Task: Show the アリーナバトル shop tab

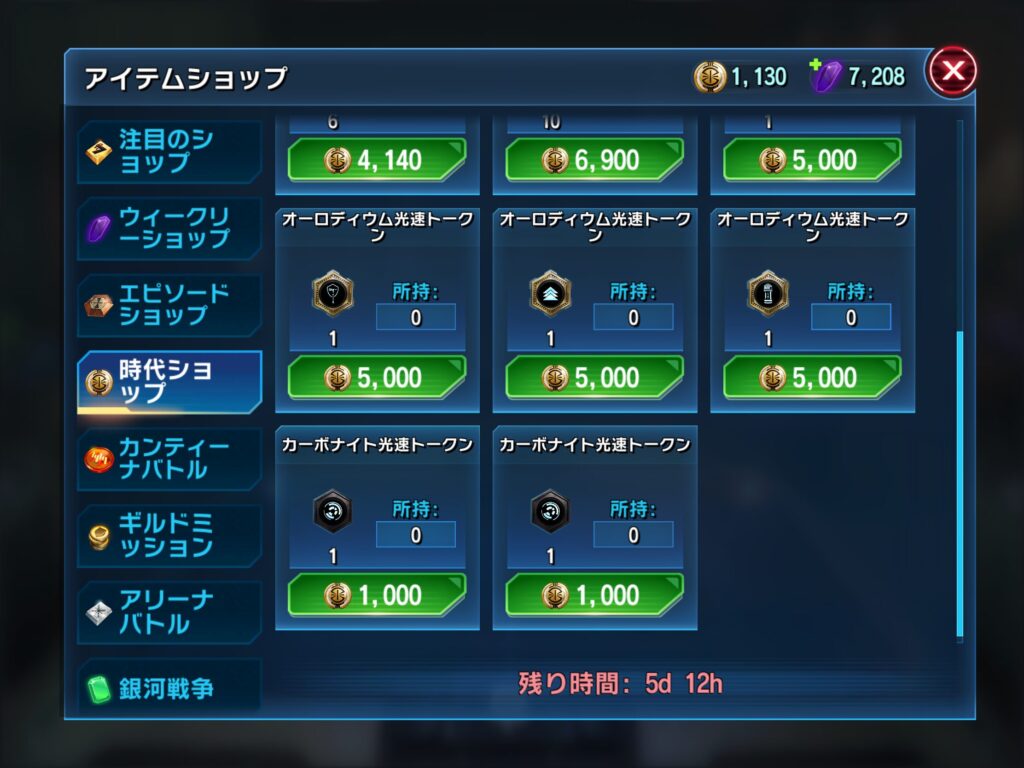Action: click(x=170, y=612)
